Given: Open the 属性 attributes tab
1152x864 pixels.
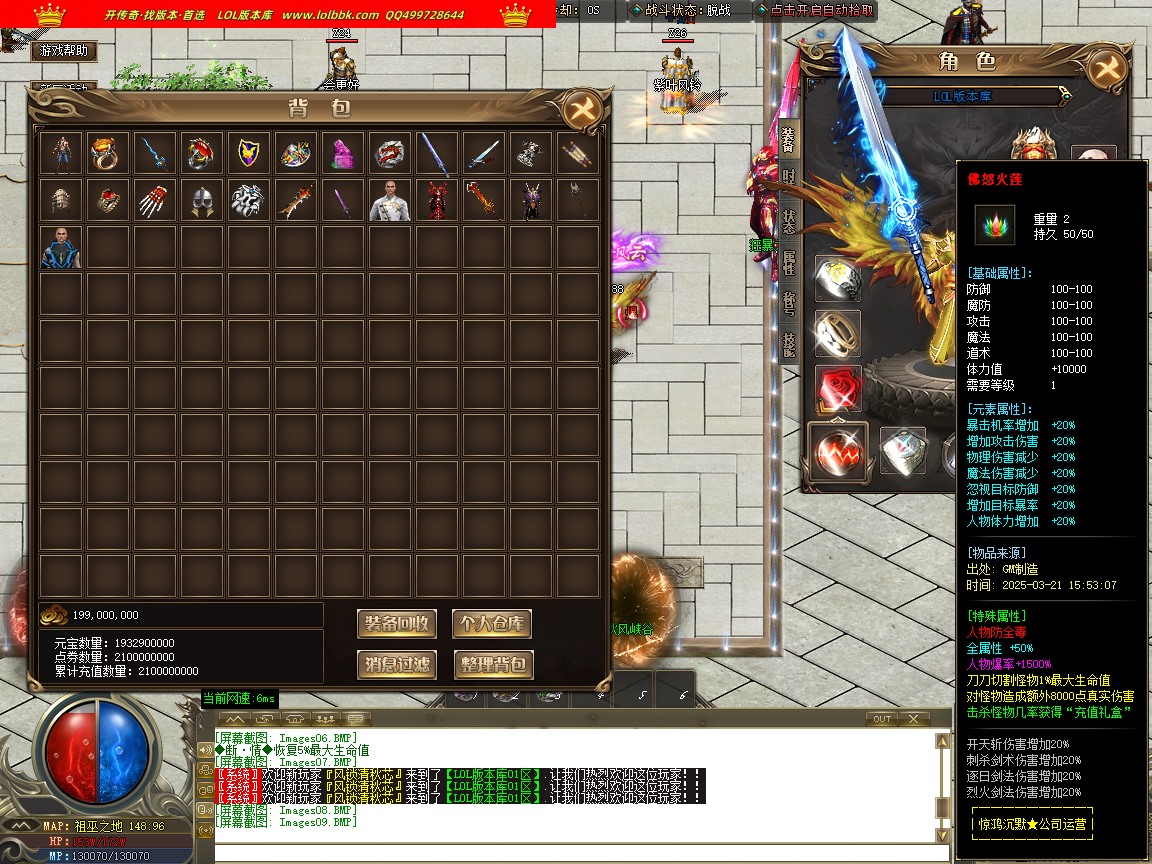Looking at the screenshot, I should 788,259.
